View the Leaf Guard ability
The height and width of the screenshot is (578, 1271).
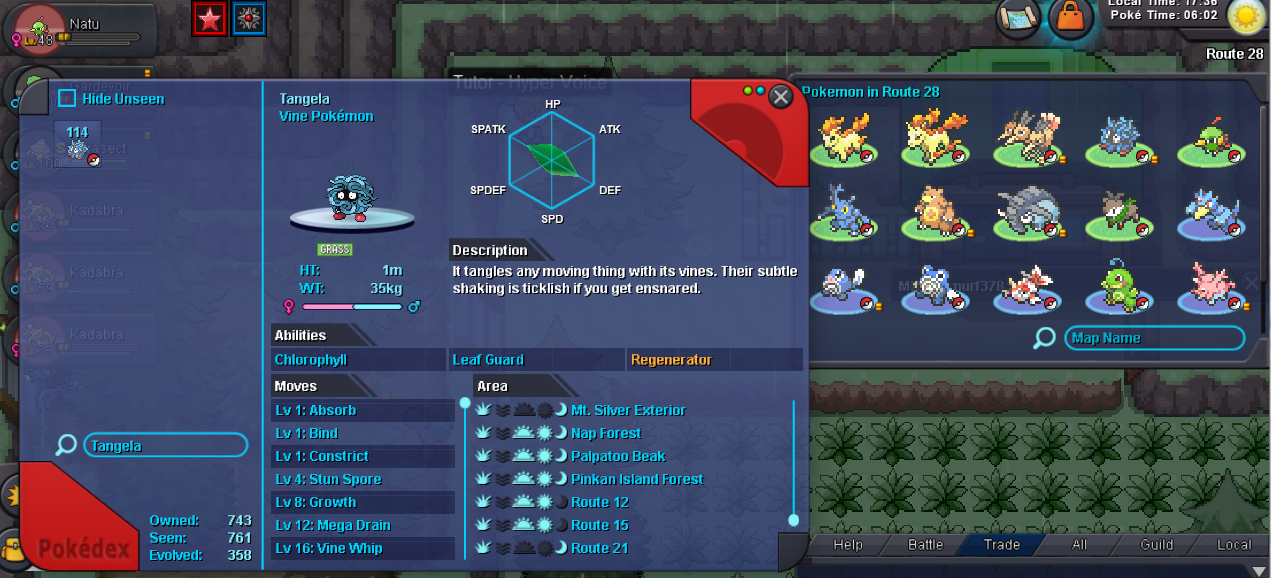[537, 360]
